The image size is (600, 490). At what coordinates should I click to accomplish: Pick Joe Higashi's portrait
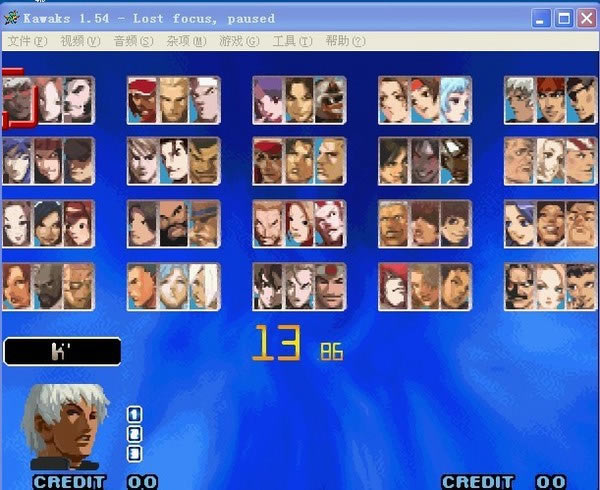[203, 100]
